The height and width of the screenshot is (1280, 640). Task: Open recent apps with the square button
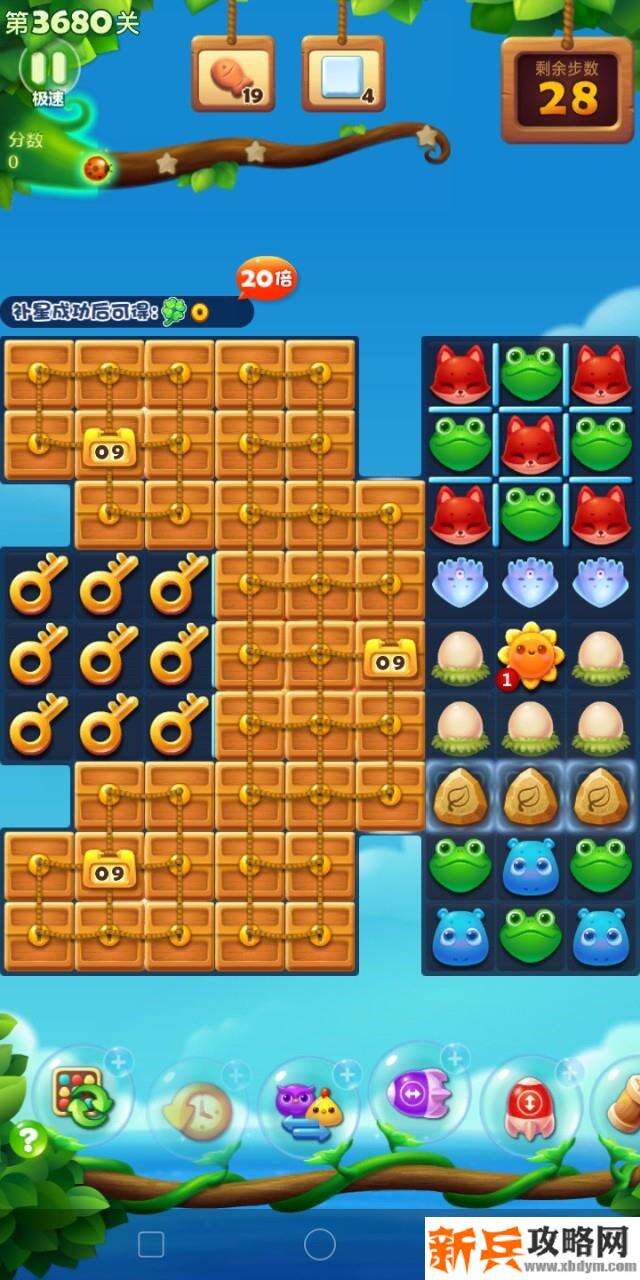tap(151, 1244)
